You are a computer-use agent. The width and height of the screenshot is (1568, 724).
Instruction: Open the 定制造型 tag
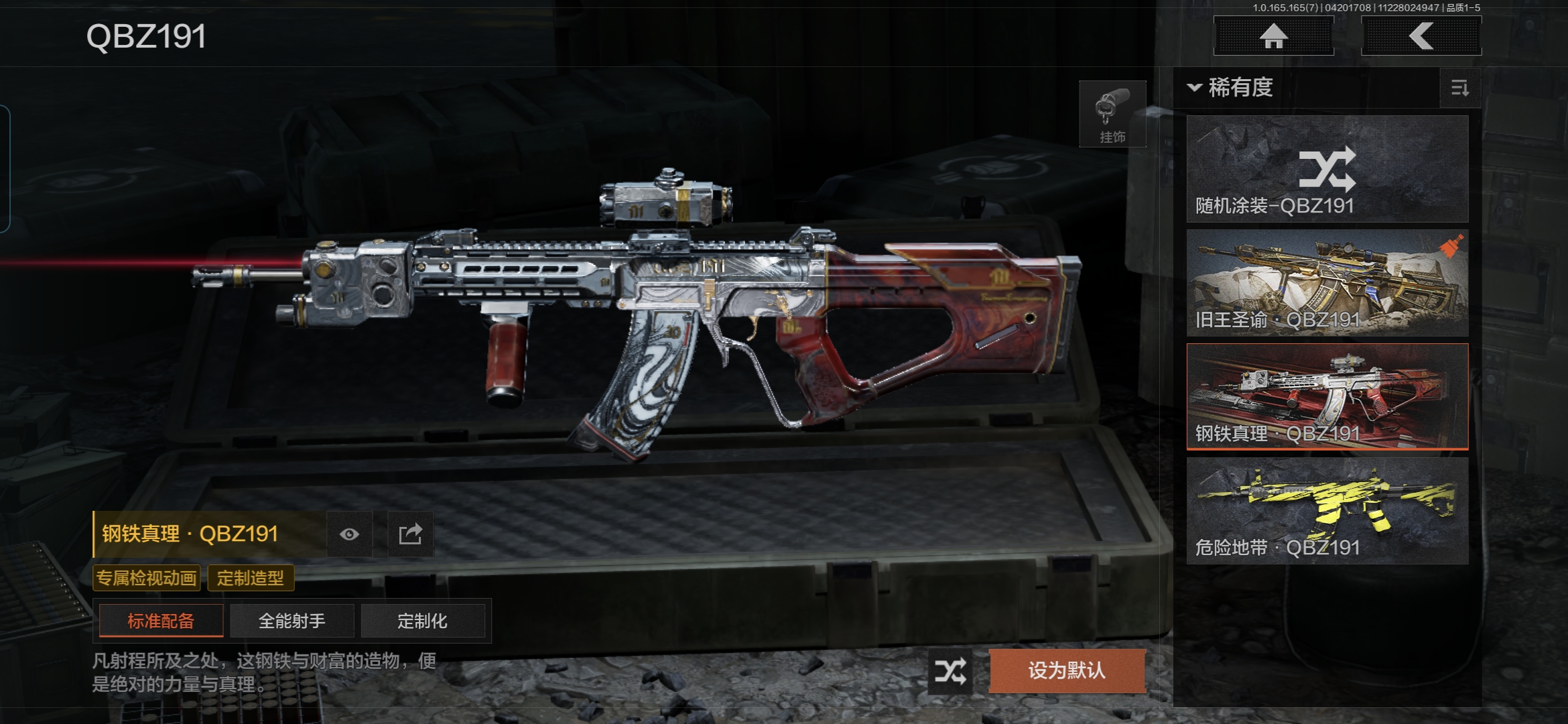coord(251,578)
